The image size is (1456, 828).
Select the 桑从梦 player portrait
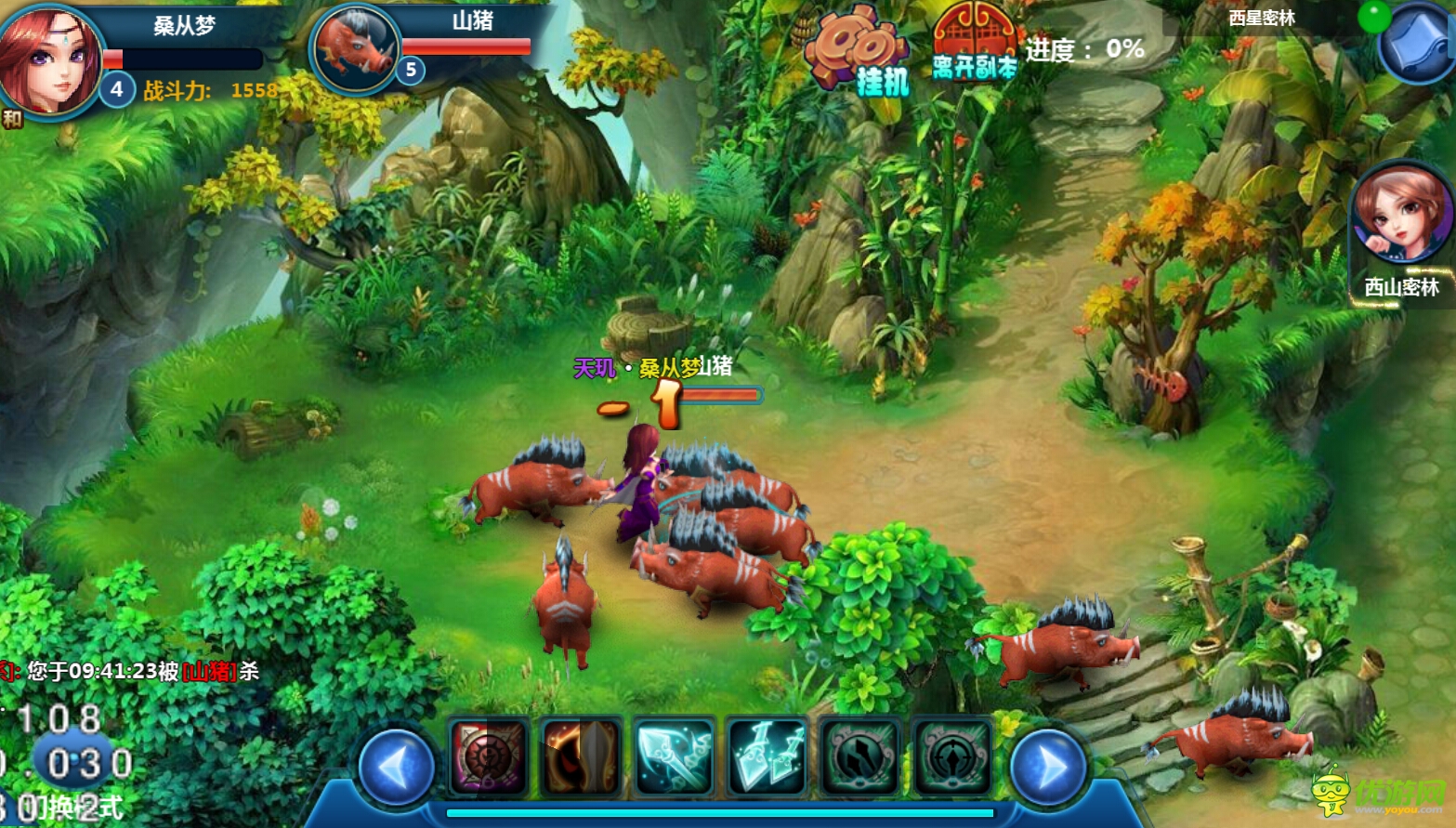[x=51, y=58]
